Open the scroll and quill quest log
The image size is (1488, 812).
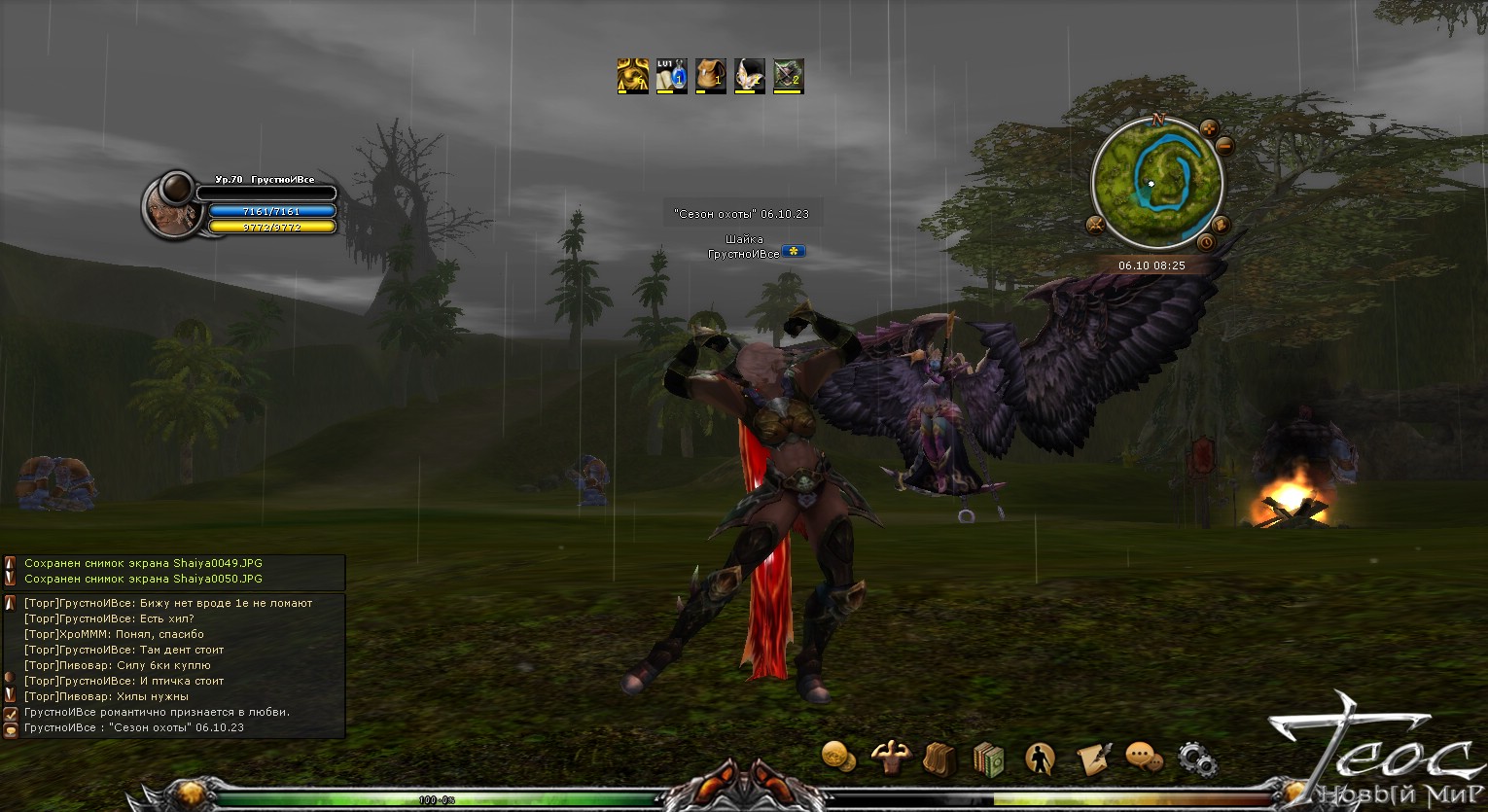1093,758
